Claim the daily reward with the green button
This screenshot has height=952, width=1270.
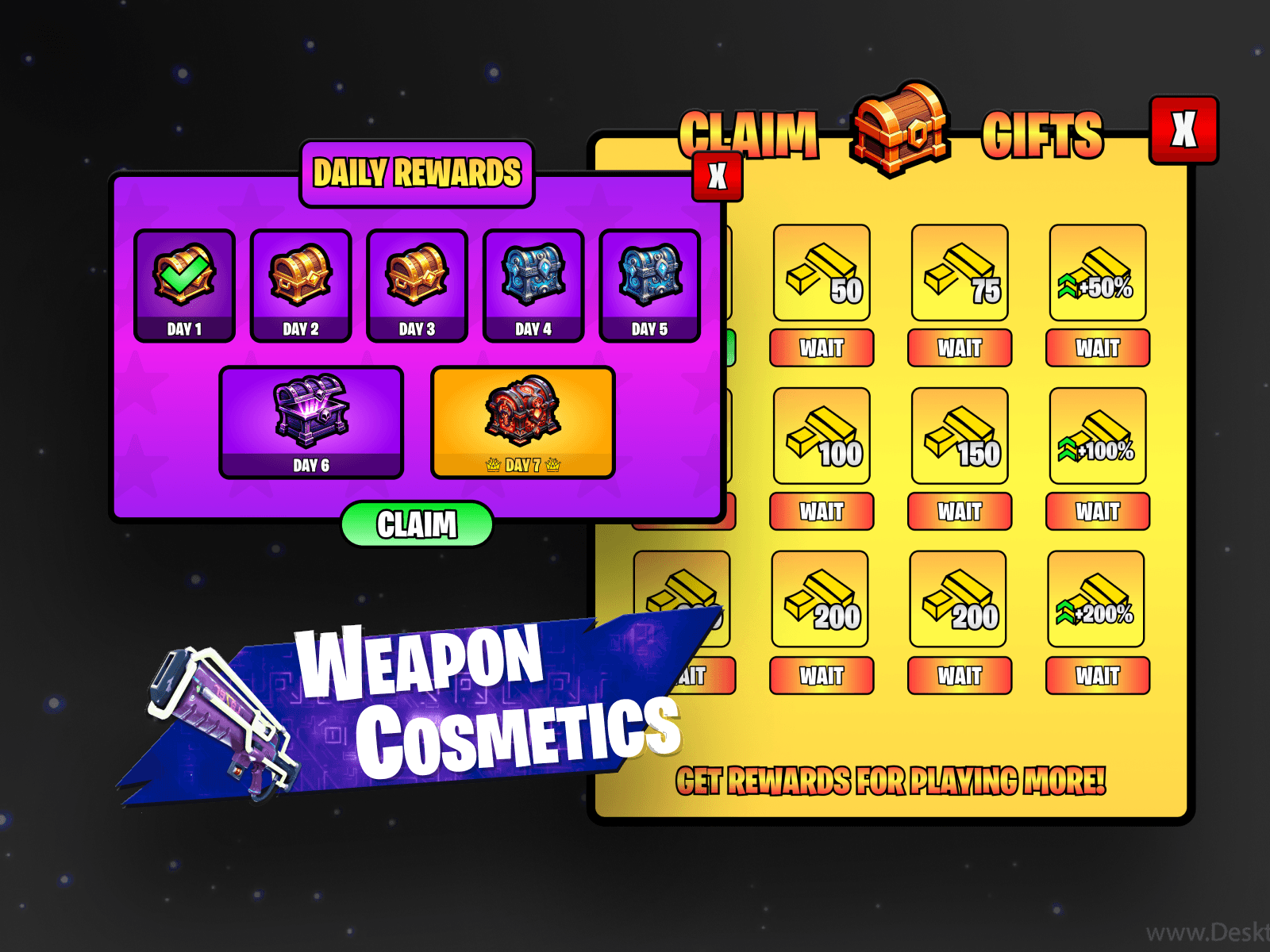(417, 524)
